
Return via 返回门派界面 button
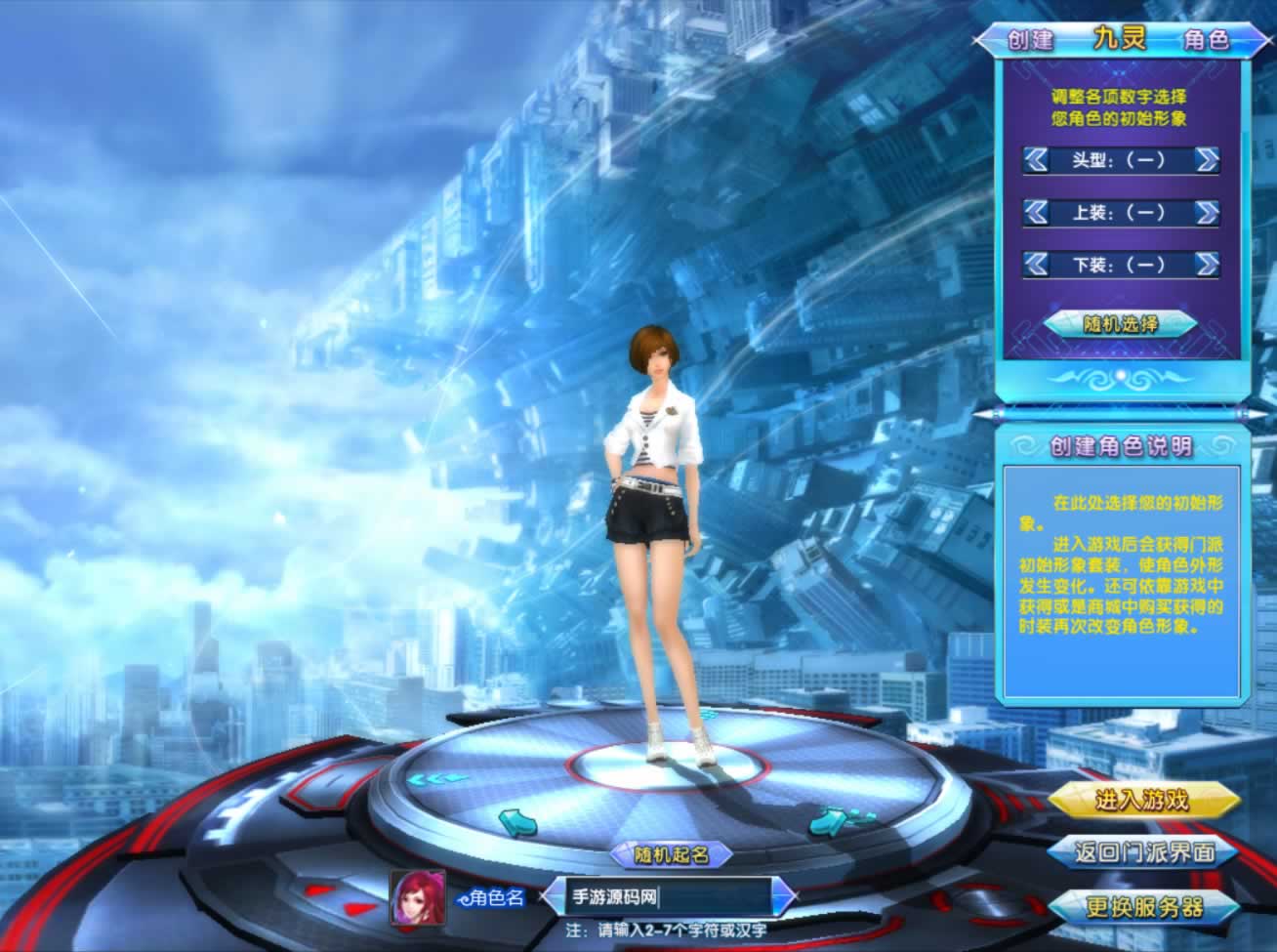[1144, 852]
